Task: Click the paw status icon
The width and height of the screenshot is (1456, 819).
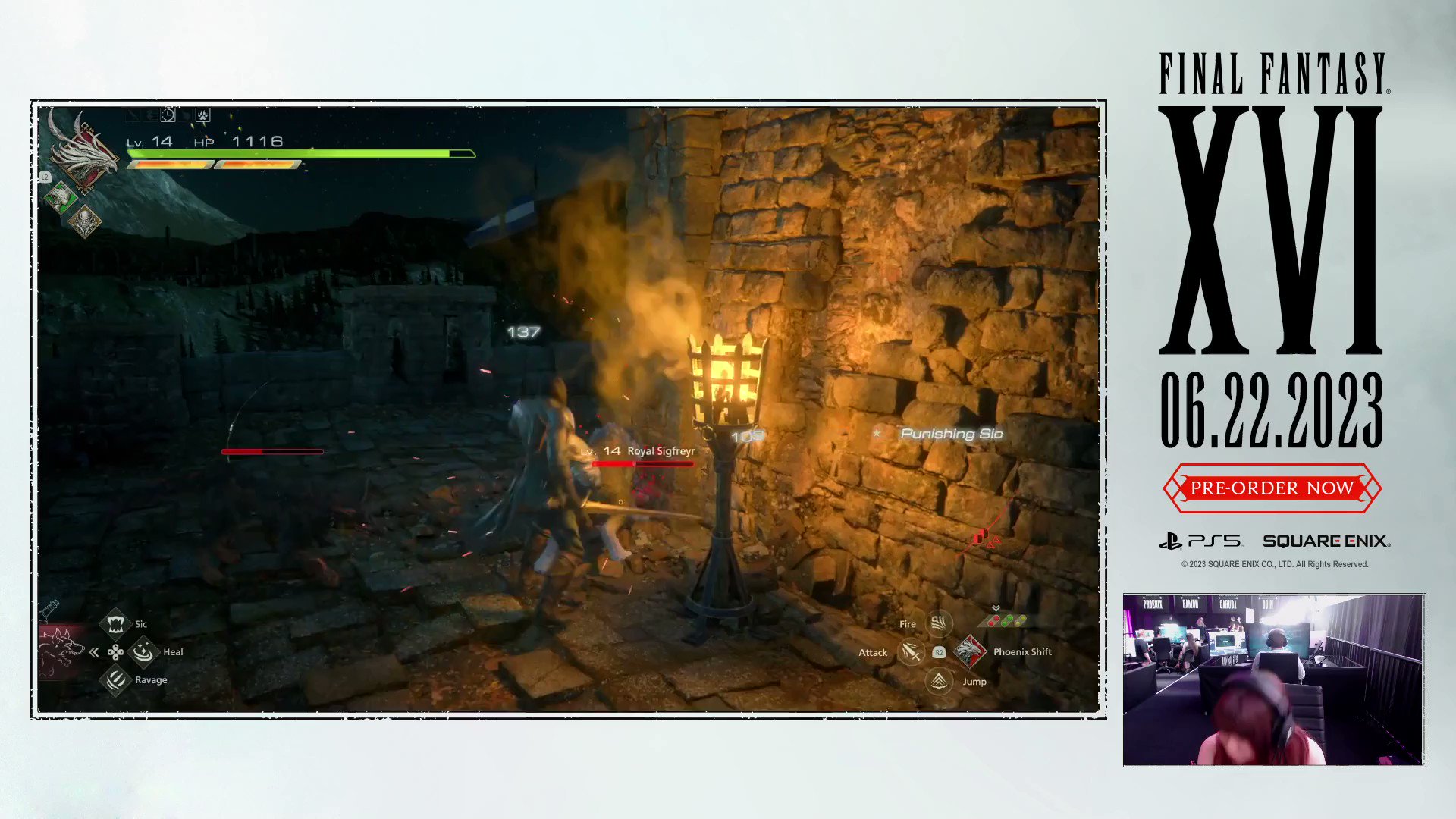Action: click(202, 115)
